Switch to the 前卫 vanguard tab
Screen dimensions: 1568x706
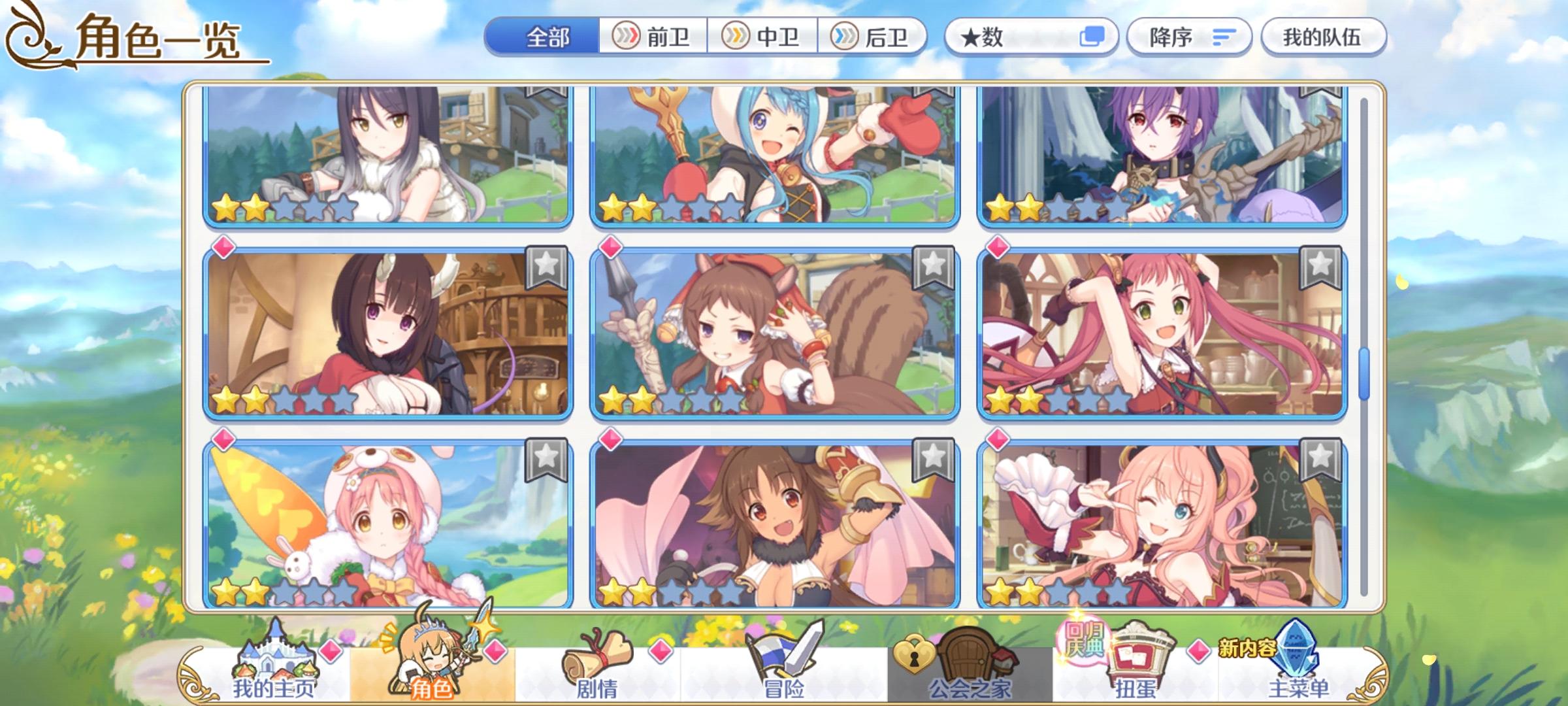pyautogui.click(x=653, y=37)
